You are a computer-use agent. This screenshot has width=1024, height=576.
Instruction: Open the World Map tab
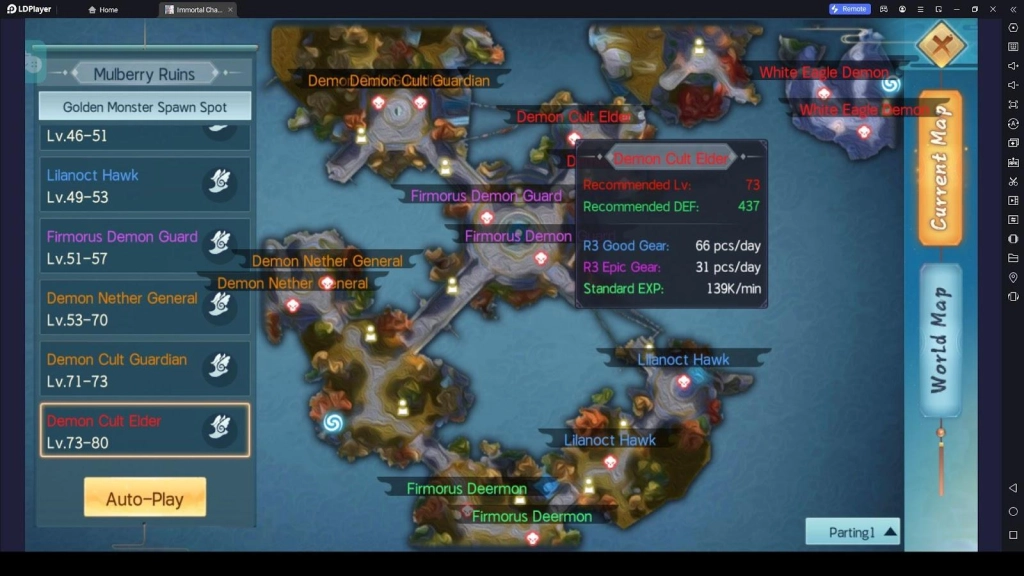point(940,340)
